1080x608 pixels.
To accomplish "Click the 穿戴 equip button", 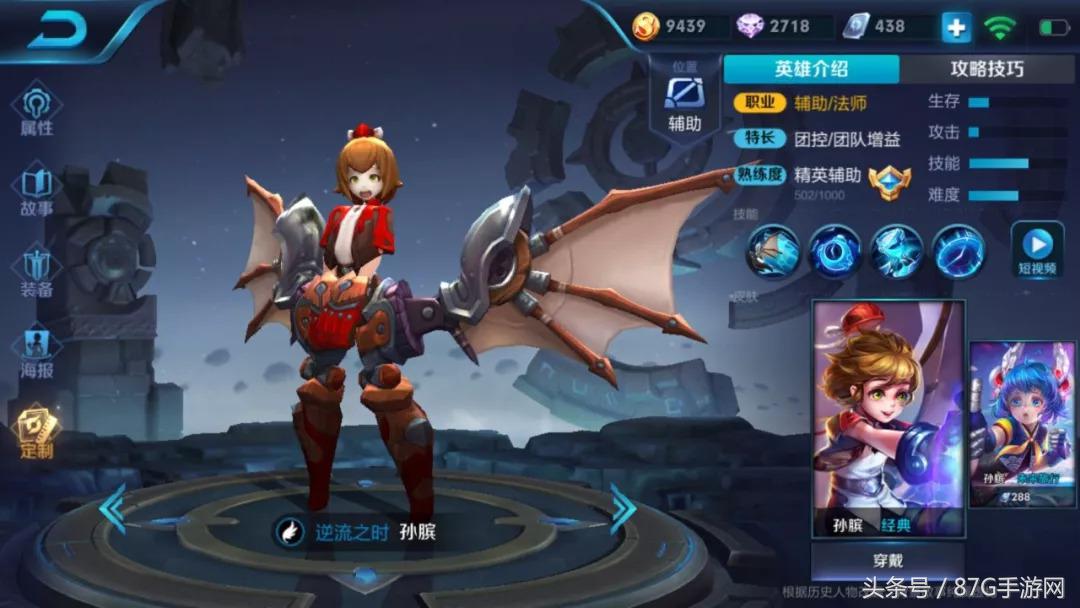I will (887, 563).
